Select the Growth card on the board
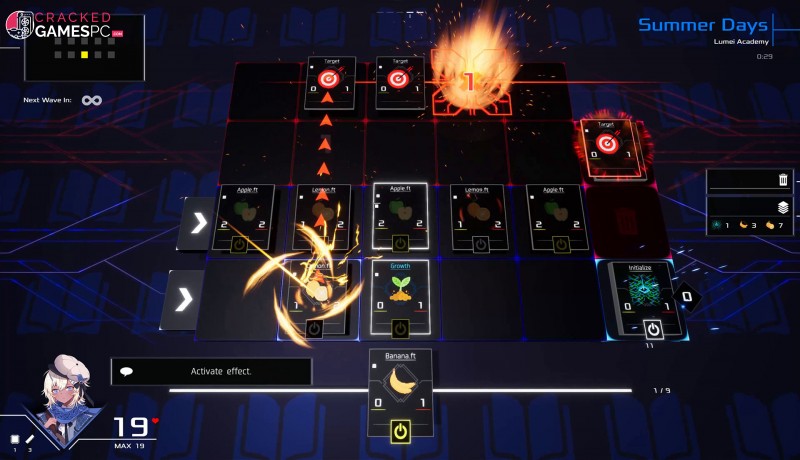The width and height of the screenshot is (800, 460). pyautogui.click(x=400, y=290)
